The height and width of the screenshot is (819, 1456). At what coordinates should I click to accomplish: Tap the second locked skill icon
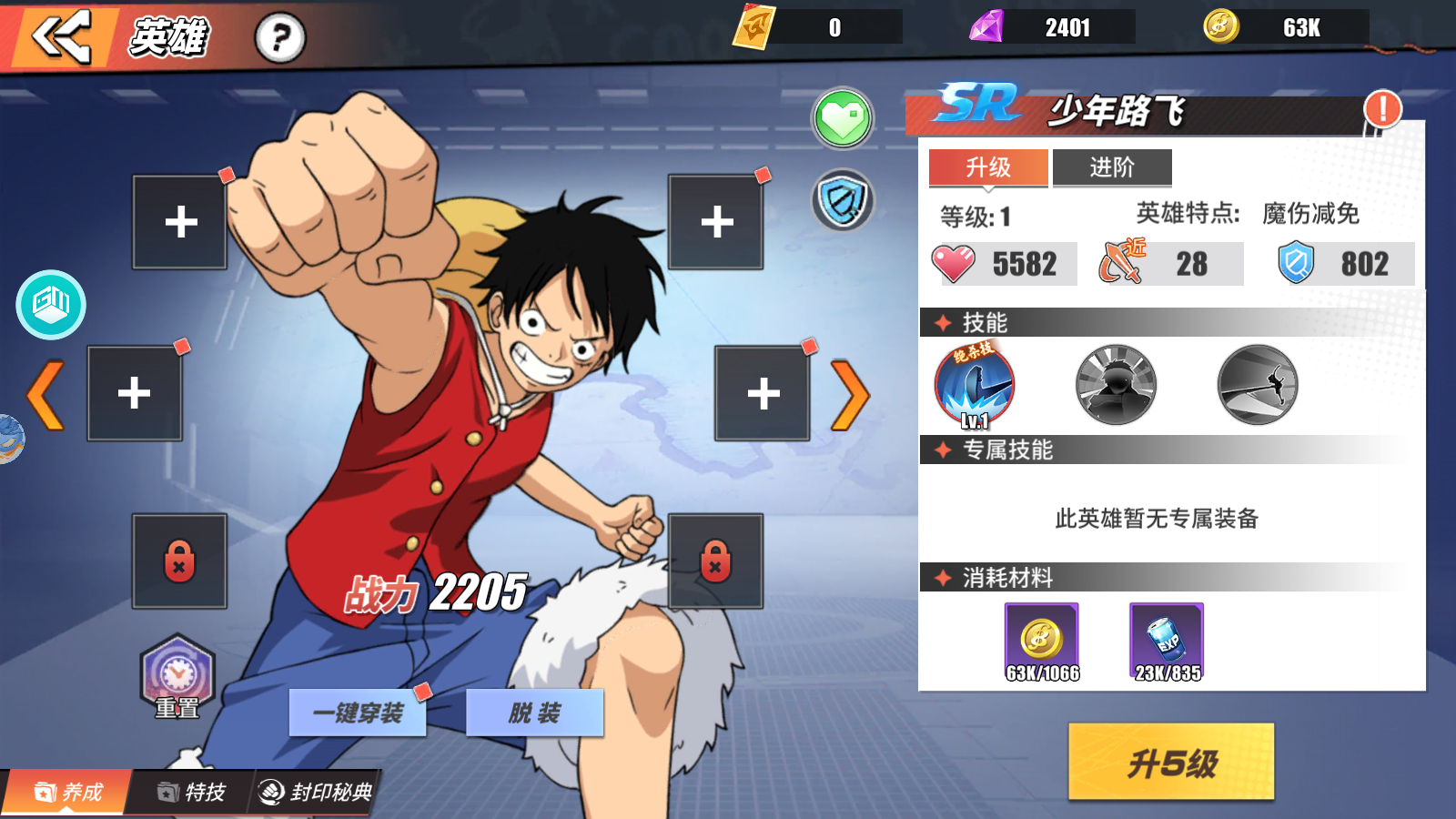pyautogui.click(x=1115, y=385)
